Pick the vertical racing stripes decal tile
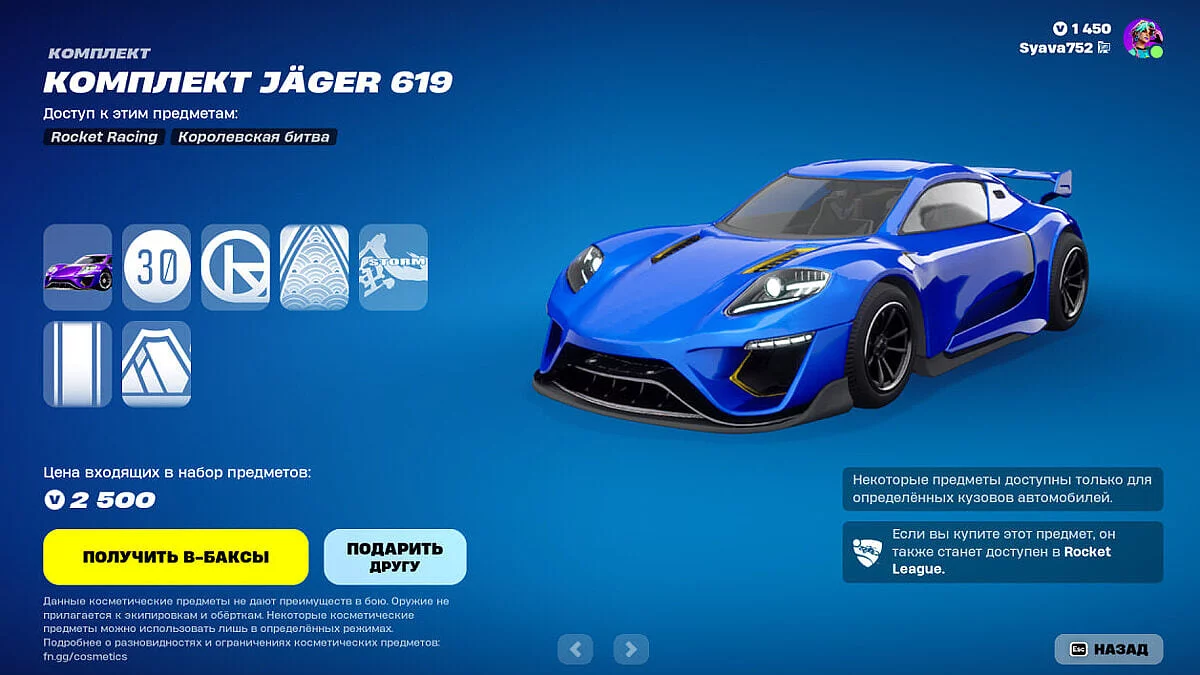Screen dimensions: 1200x675 click(x=77, y=364)
